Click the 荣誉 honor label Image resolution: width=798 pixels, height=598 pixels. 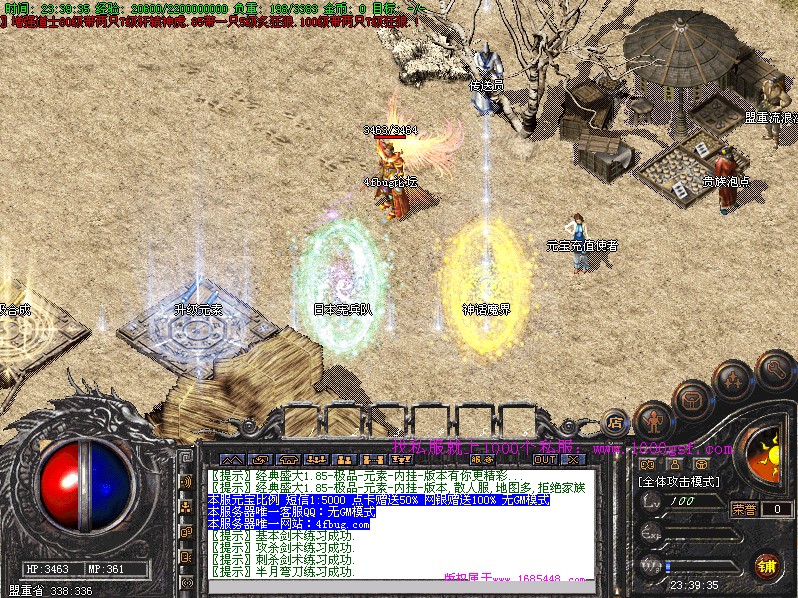[744, 509]
